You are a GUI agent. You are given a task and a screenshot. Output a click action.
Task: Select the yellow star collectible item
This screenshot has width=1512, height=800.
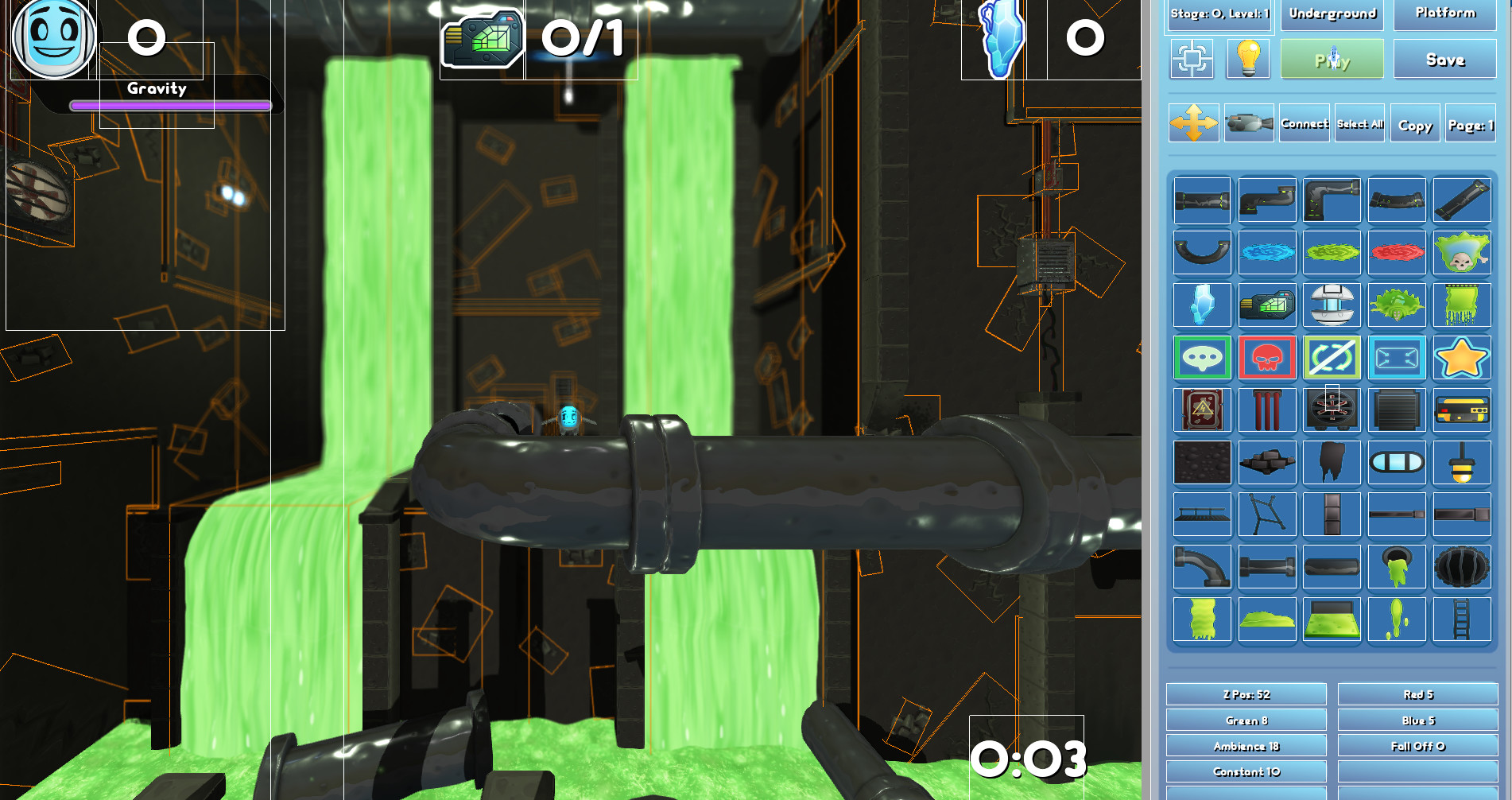point(1461,358)
